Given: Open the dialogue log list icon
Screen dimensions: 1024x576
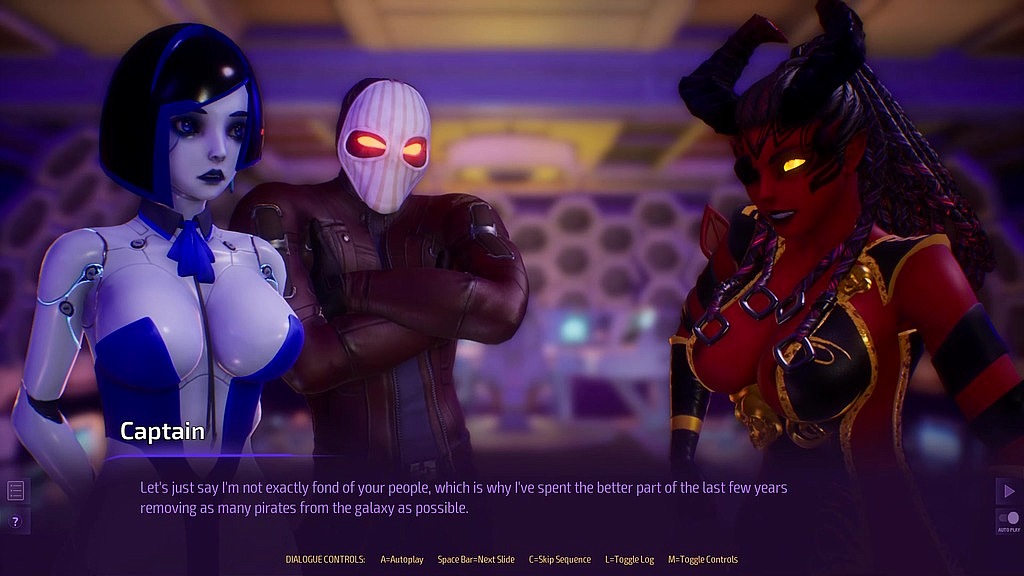Looking at the screenshot, I should pyautogui.click(x=15, y=490).
